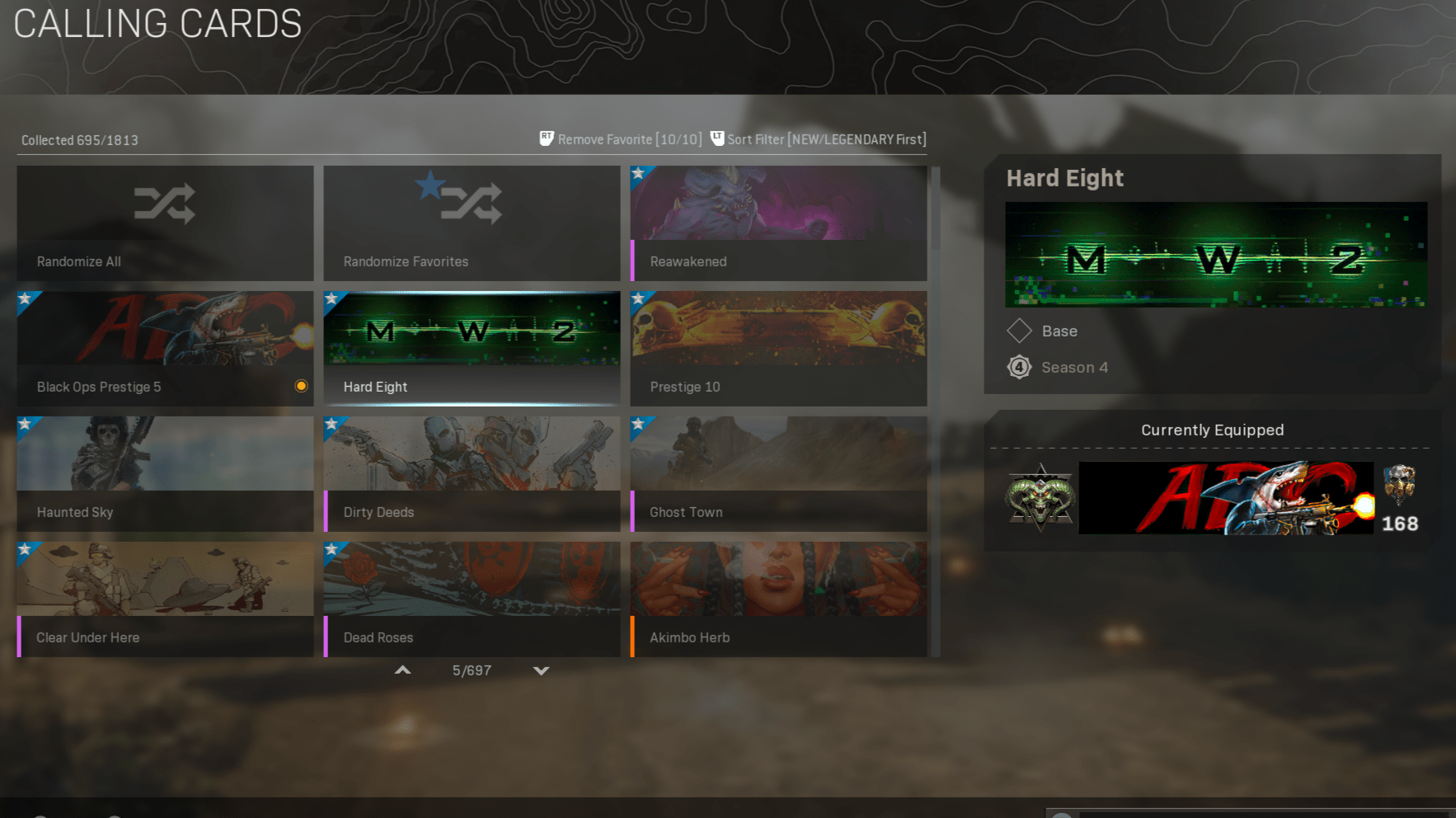Image resolution: width=1456 pixels, height=818 pixels.
Task: Click the level 168 prestige emblem icon
Action: pos(1399,489)
